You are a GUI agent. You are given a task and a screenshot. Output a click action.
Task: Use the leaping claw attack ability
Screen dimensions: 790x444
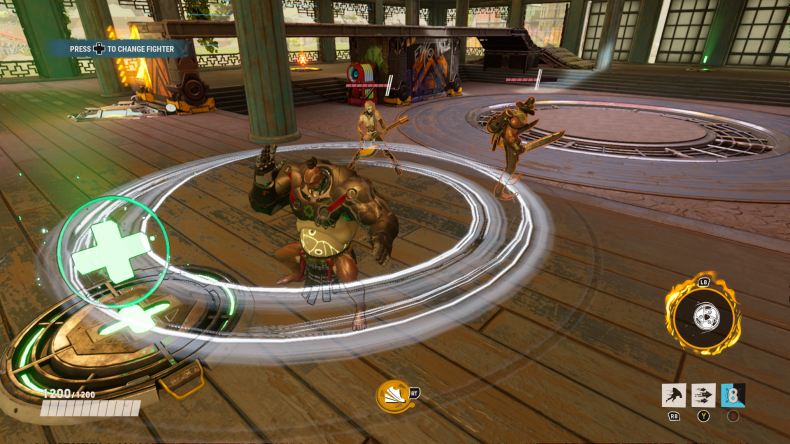pos(673,395)
